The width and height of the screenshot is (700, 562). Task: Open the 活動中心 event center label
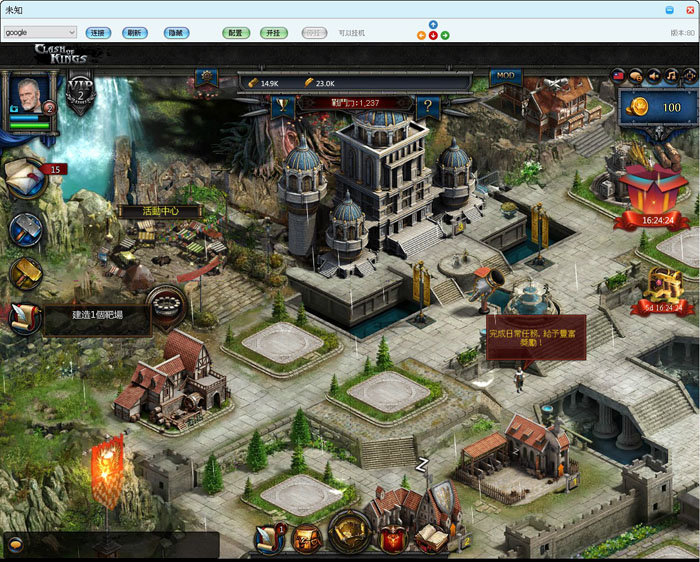[158, 212]
